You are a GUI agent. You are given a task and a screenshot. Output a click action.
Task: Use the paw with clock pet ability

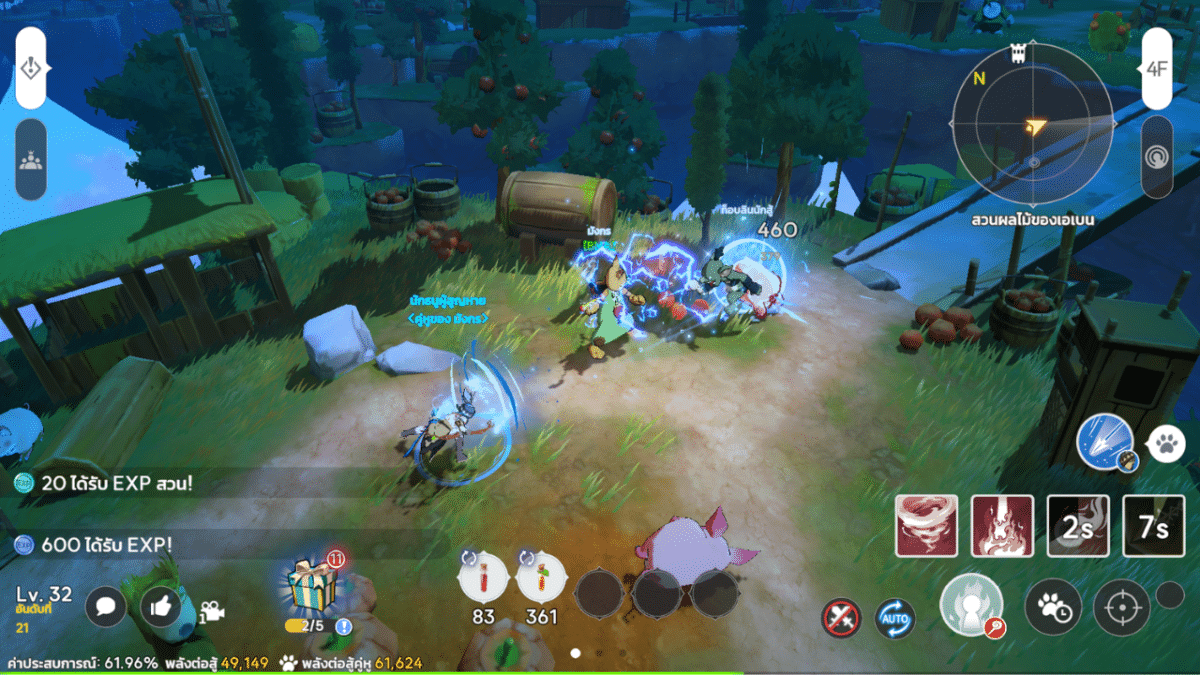tap(1053, 606)
